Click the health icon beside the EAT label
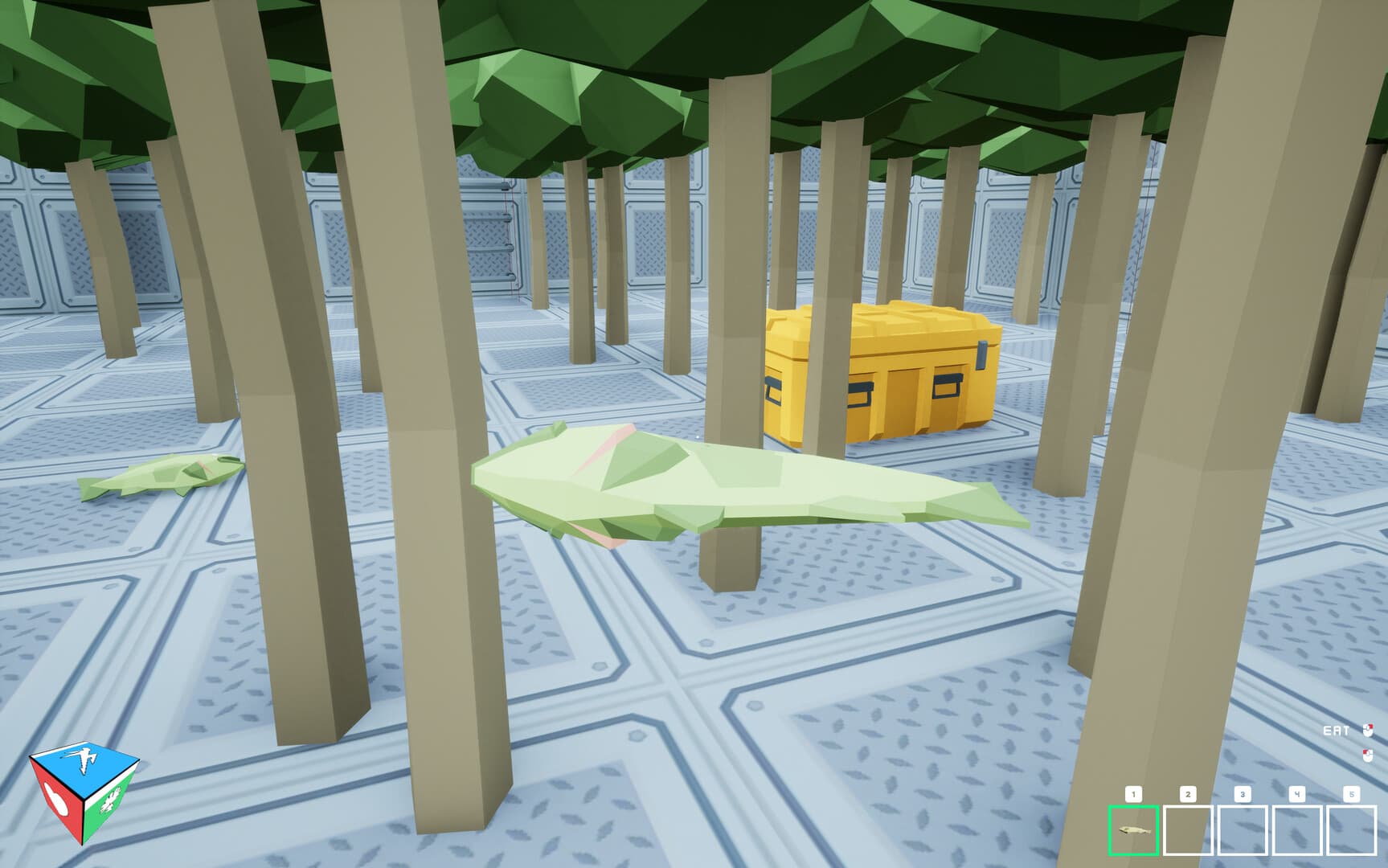 (1369, 729)
